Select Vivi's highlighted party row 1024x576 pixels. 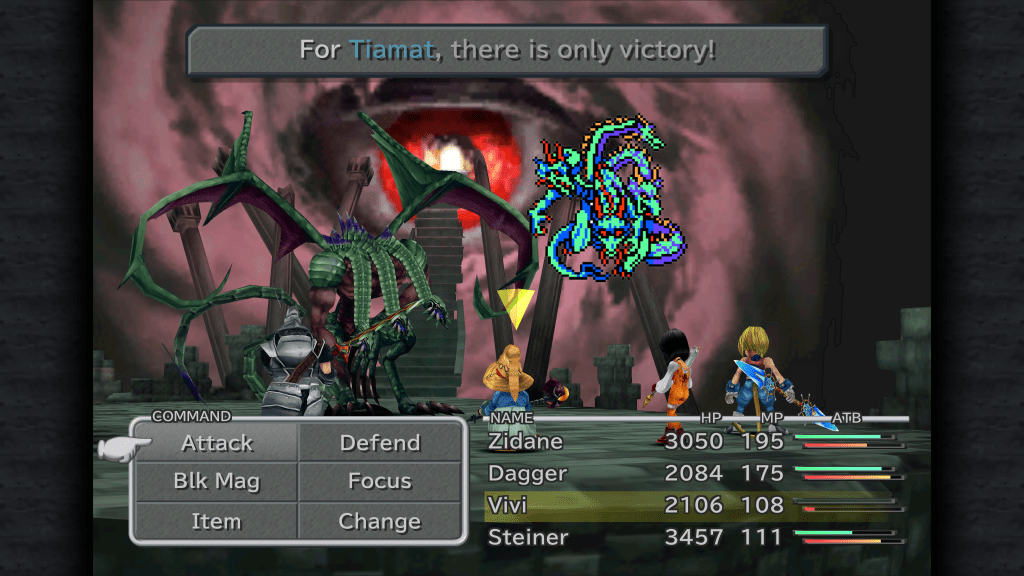click(640, 506)
